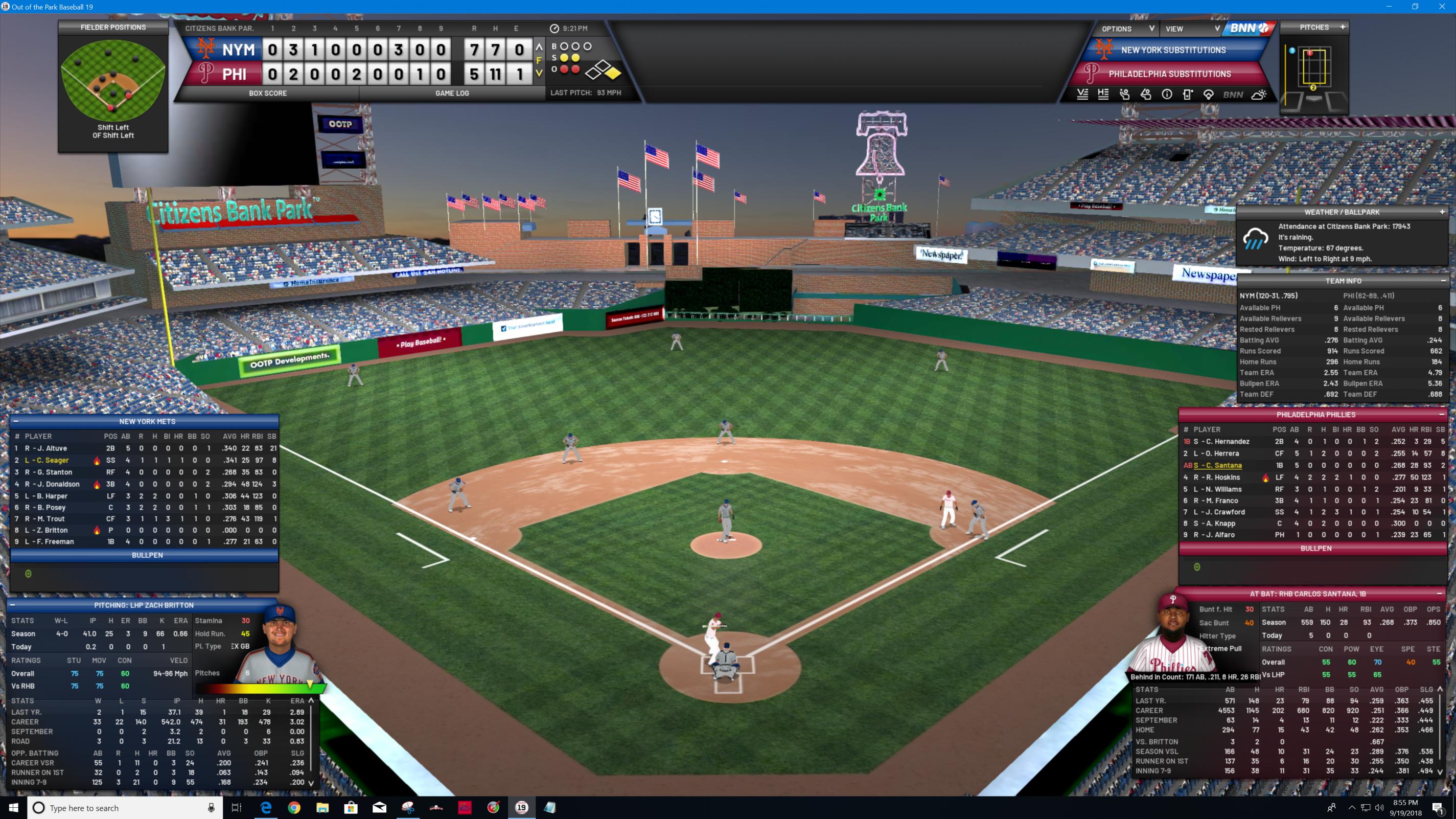Click the BNN logo button
Viewport: 1456px width, 819px height.
pyautogui.click(x=1249, y=28)
